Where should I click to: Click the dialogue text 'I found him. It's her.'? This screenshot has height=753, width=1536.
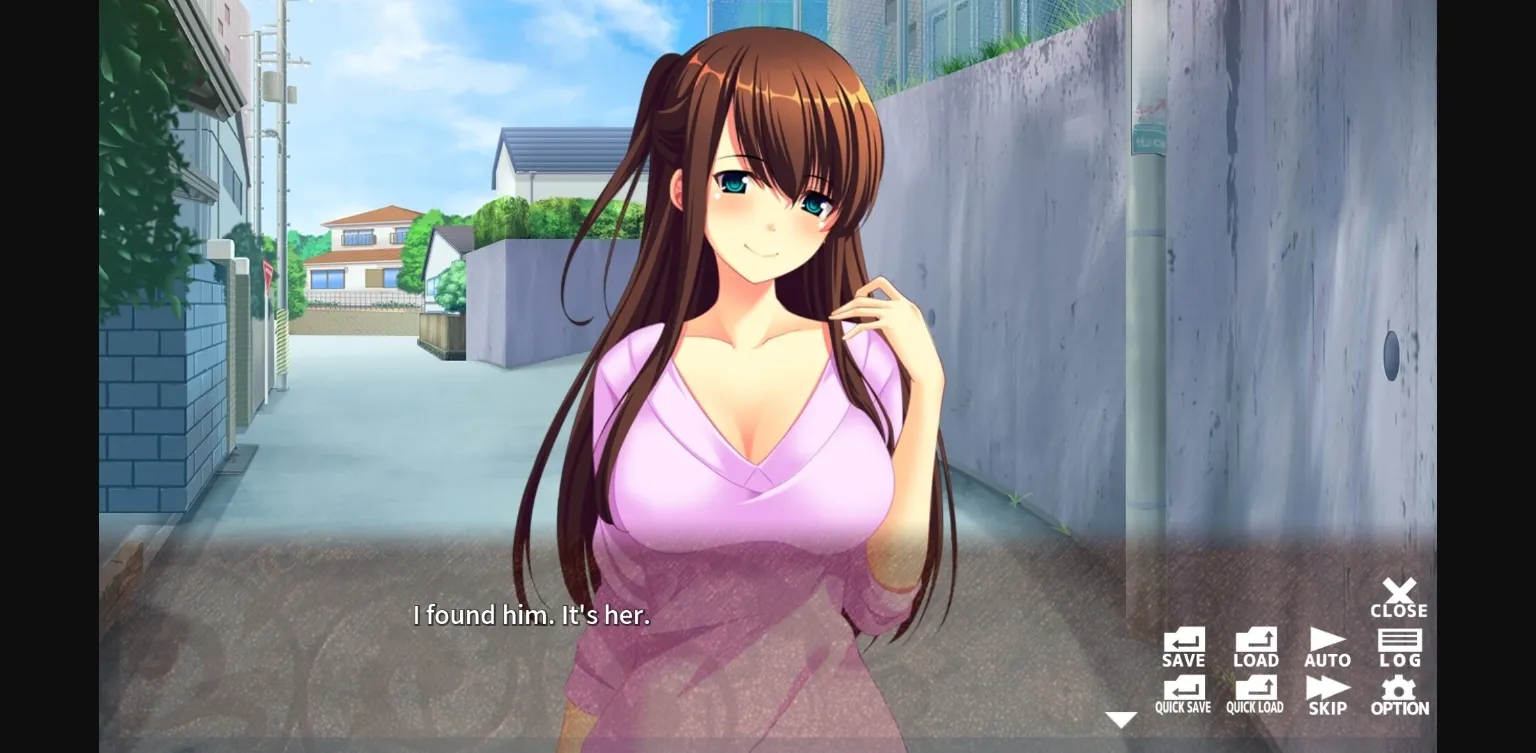click(531, 615)
